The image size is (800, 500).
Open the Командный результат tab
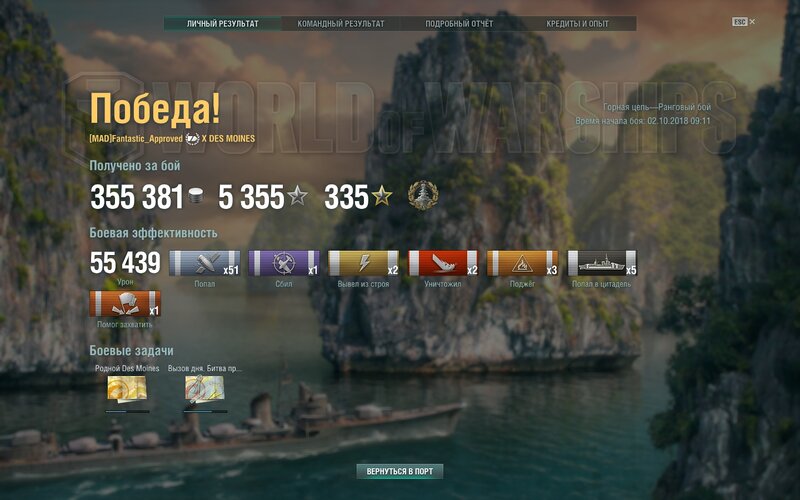[341, 24]
